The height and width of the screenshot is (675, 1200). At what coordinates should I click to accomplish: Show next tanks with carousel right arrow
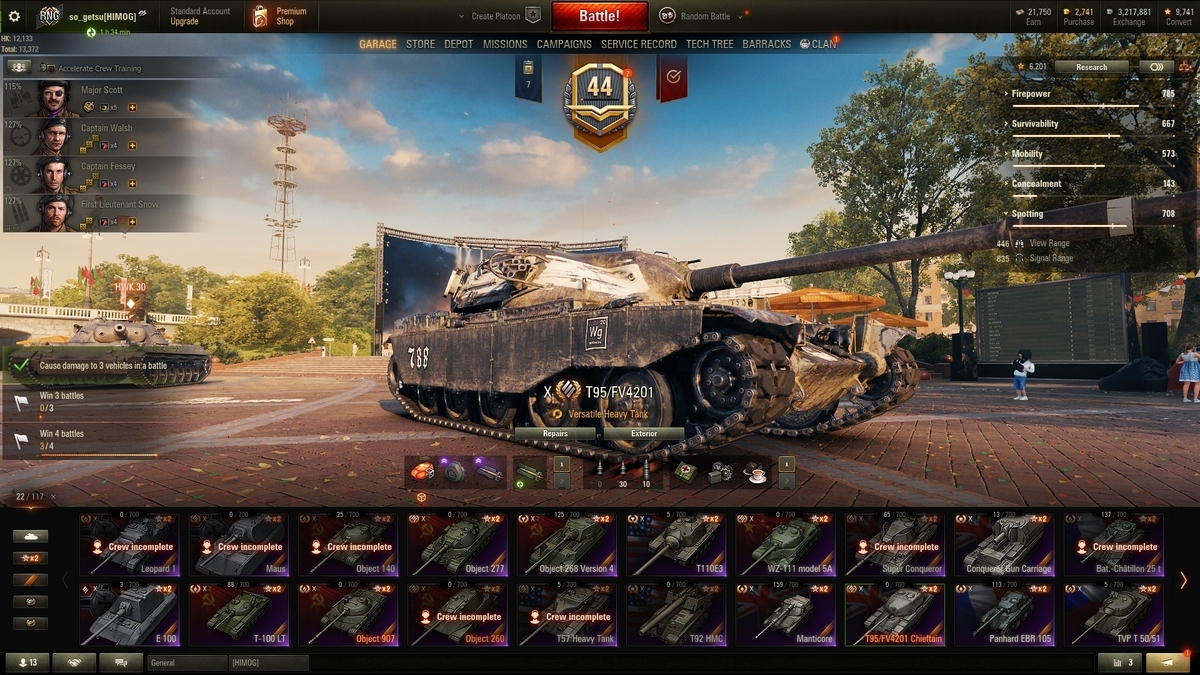pos(1183,580)
